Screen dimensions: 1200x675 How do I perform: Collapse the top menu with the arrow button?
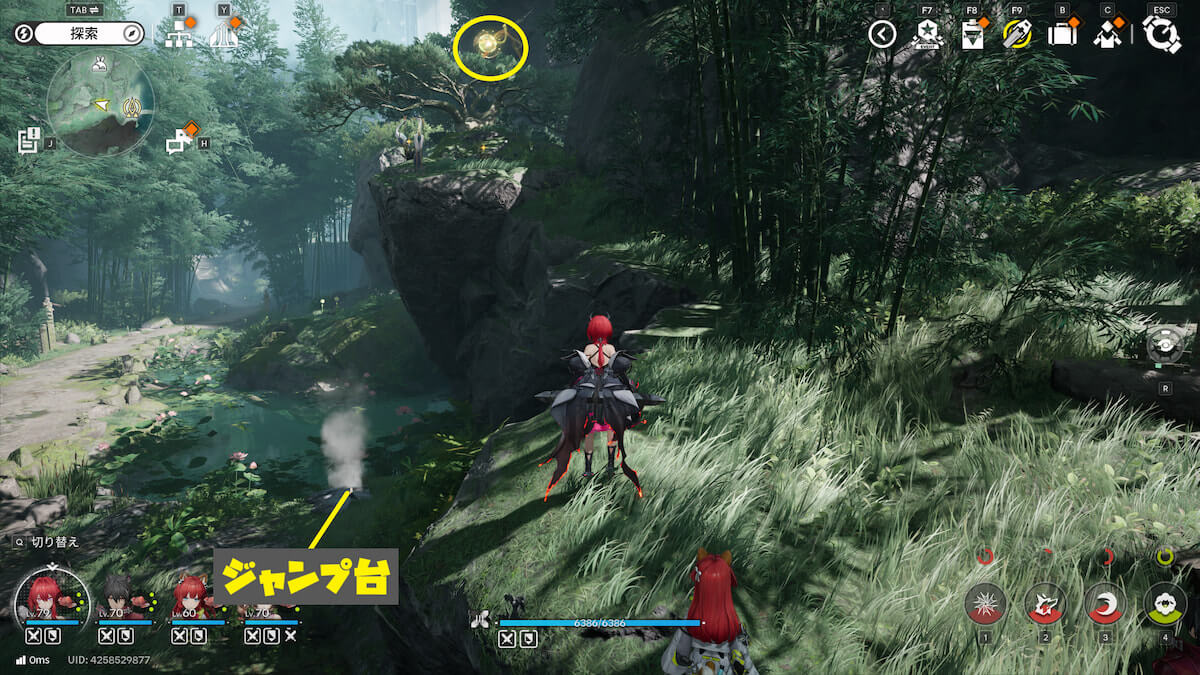(881, 35)
